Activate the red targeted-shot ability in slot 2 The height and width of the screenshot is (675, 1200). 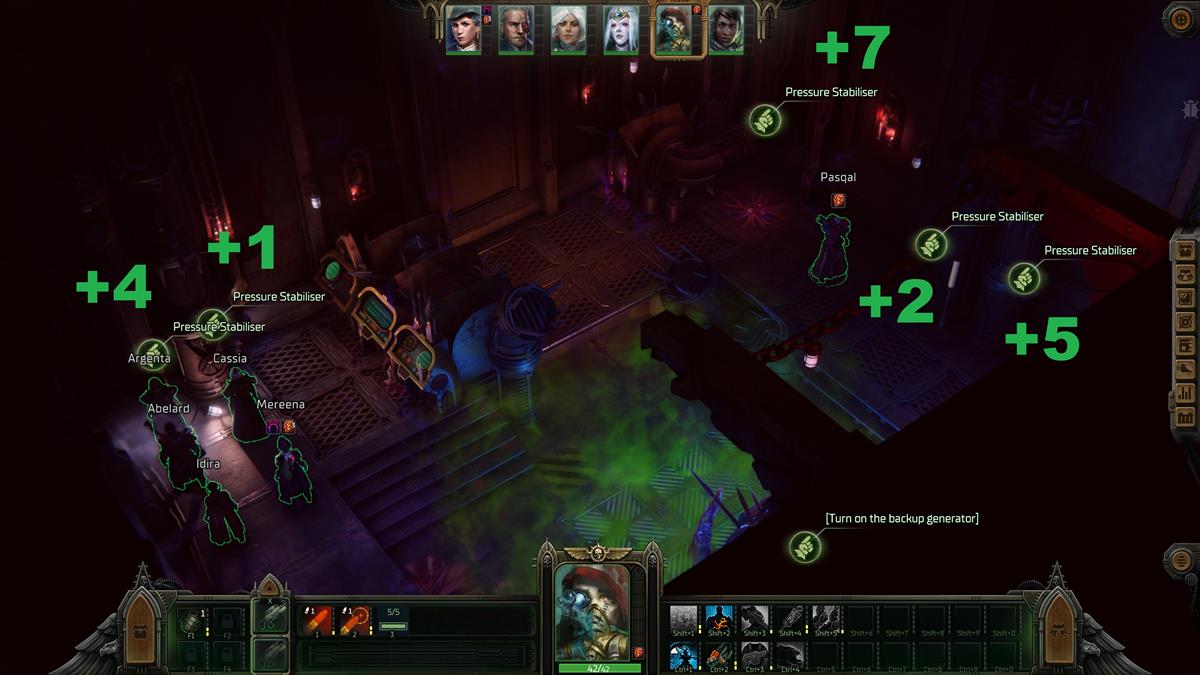tap(353, 621)
